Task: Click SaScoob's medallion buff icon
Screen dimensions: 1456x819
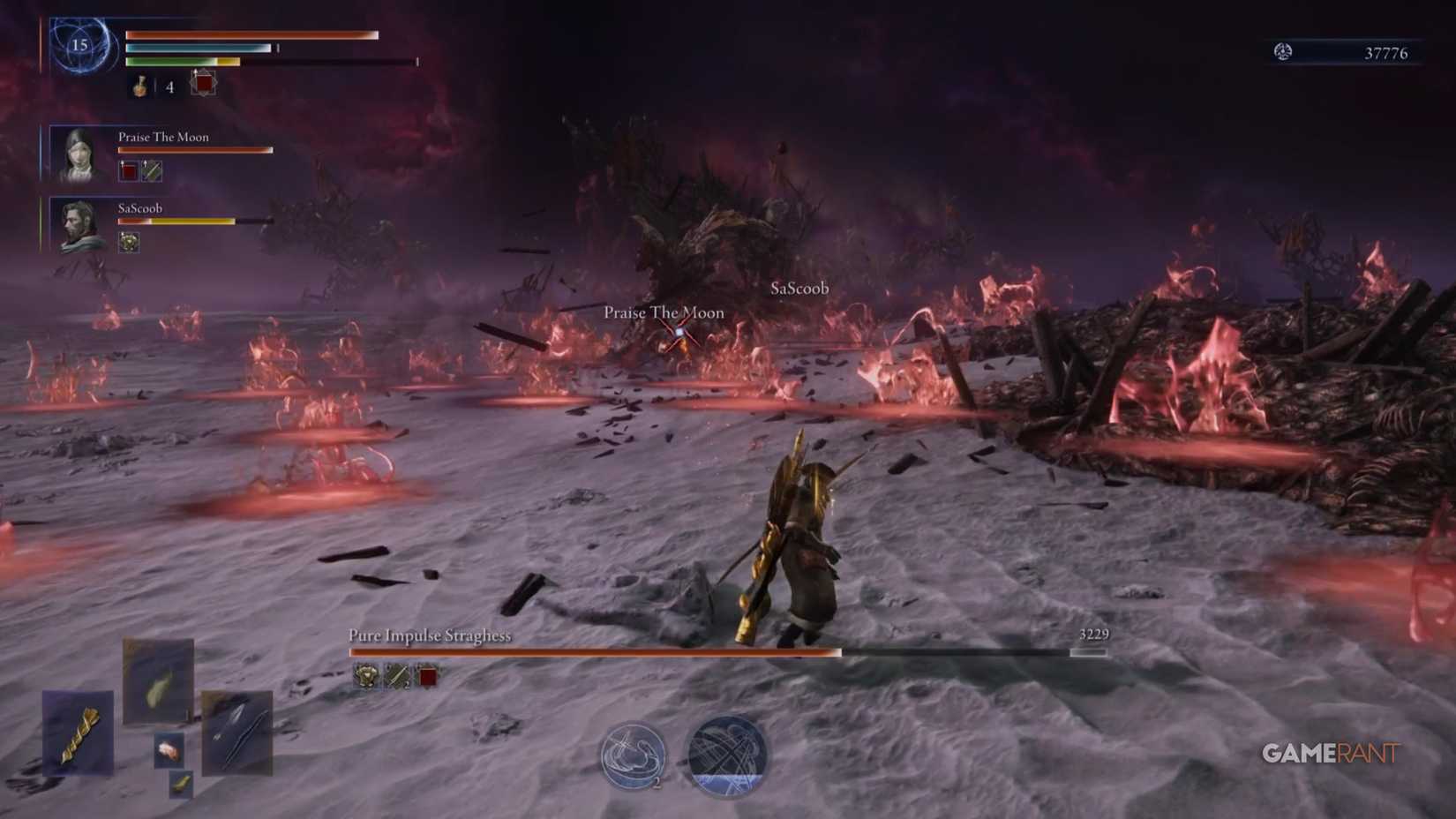Action: click(x=129, y=243)
